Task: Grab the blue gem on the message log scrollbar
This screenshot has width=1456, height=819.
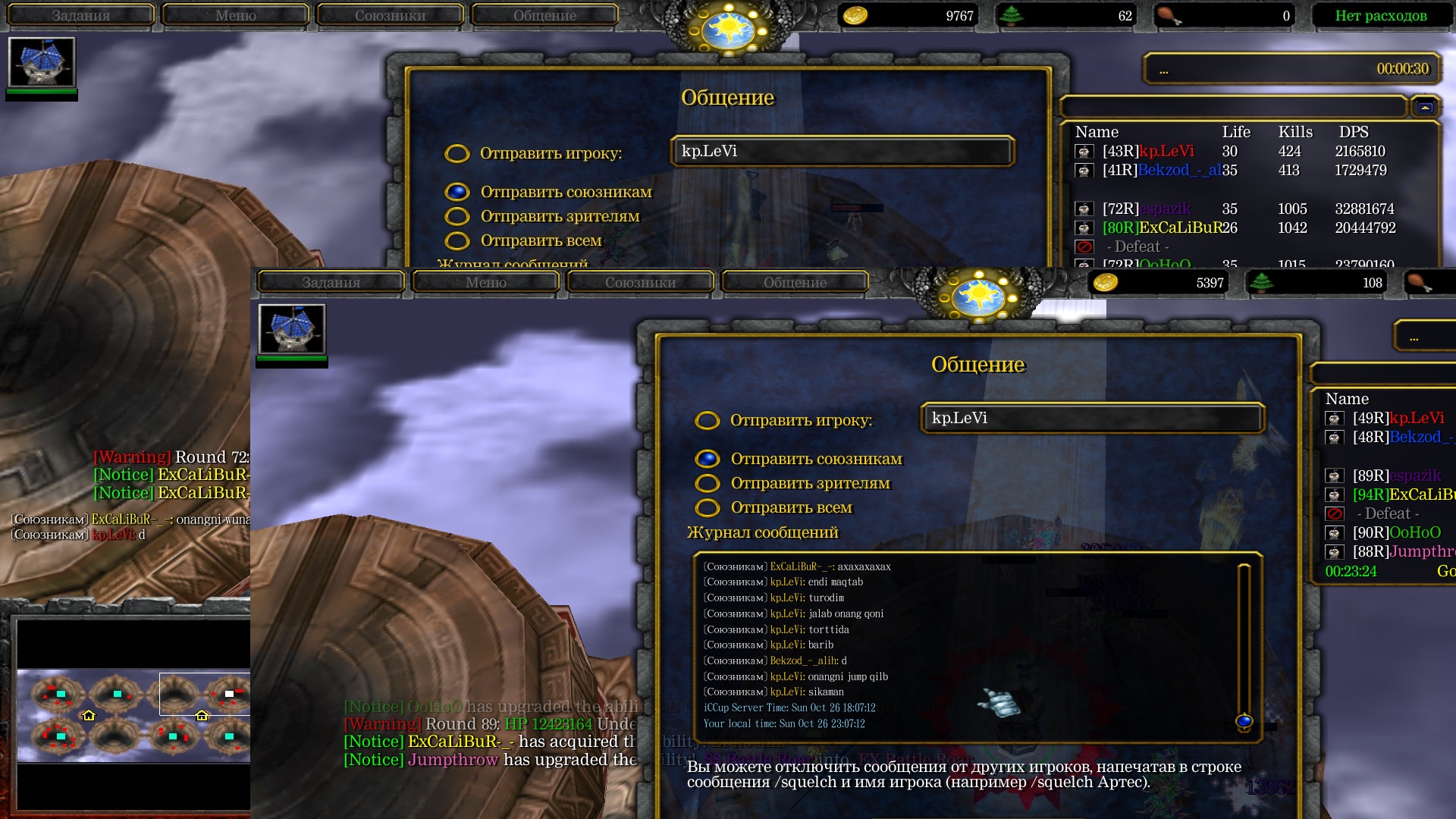Action: click(1244, 721)
